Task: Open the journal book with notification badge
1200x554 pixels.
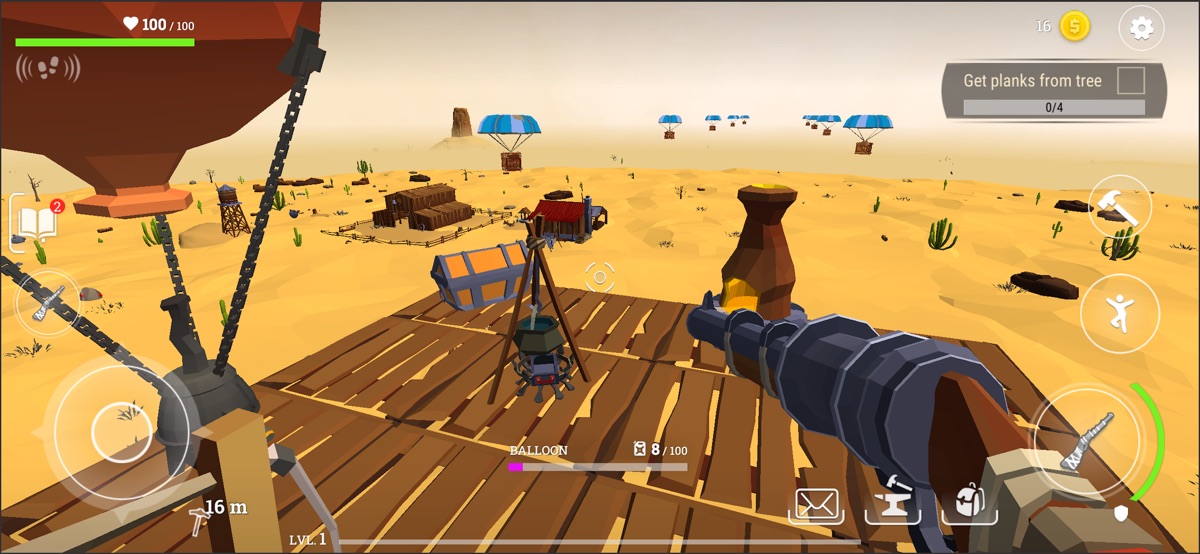Action: pos(35,221)
